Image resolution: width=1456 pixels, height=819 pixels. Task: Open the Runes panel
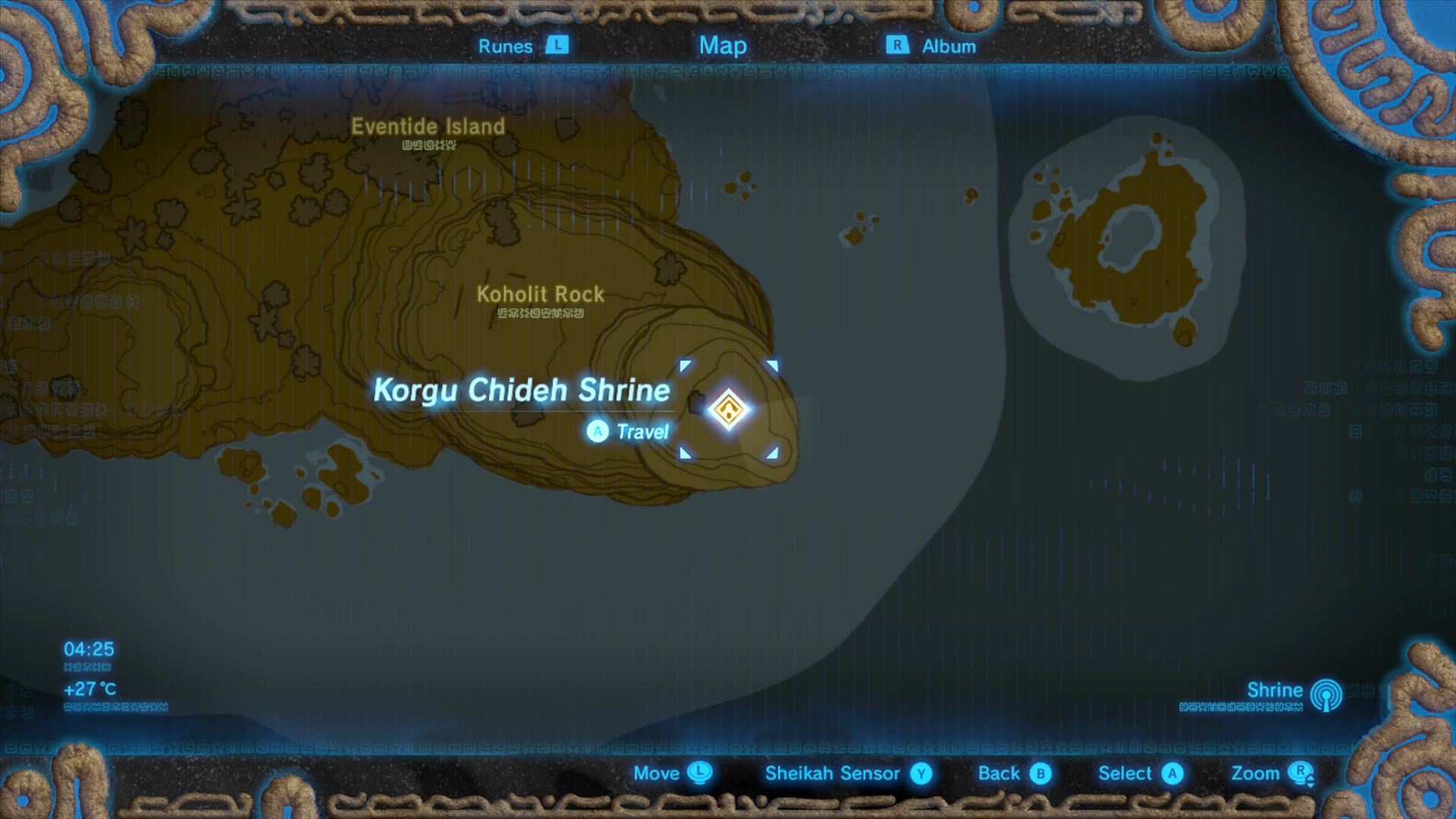pos(504,46)
